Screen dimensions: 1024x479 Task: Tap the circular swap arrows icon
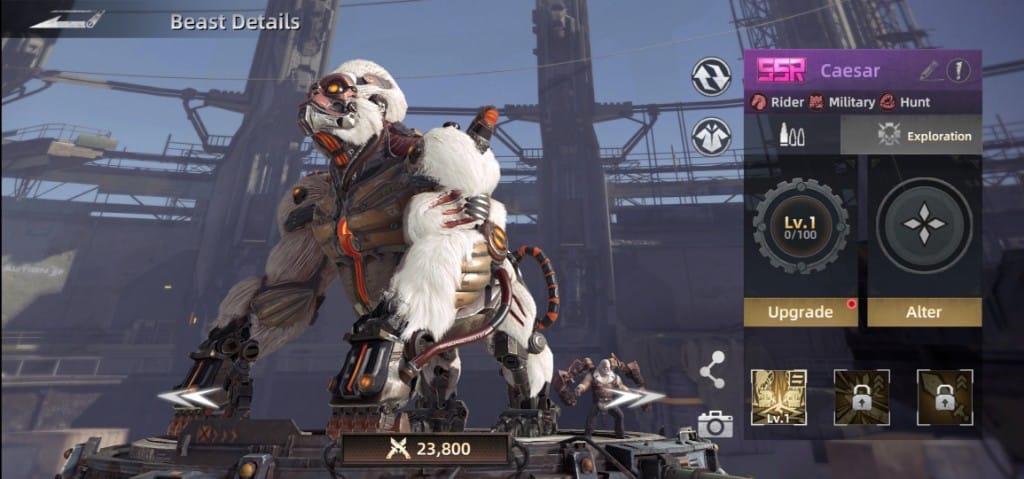[711, 77]
